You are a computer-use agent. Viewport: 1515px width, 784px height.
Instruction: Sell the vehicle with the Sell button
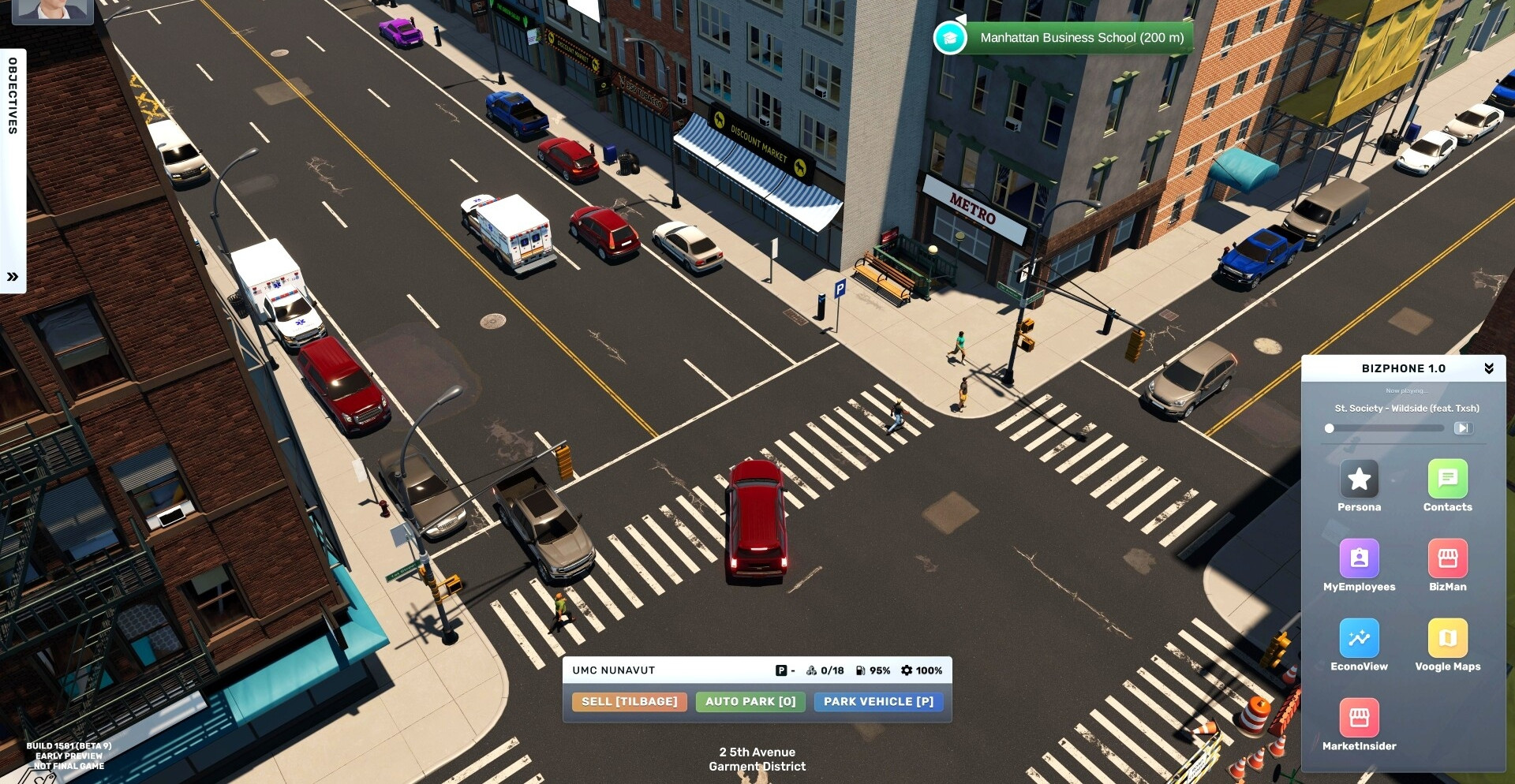click(x=629, y=701)
